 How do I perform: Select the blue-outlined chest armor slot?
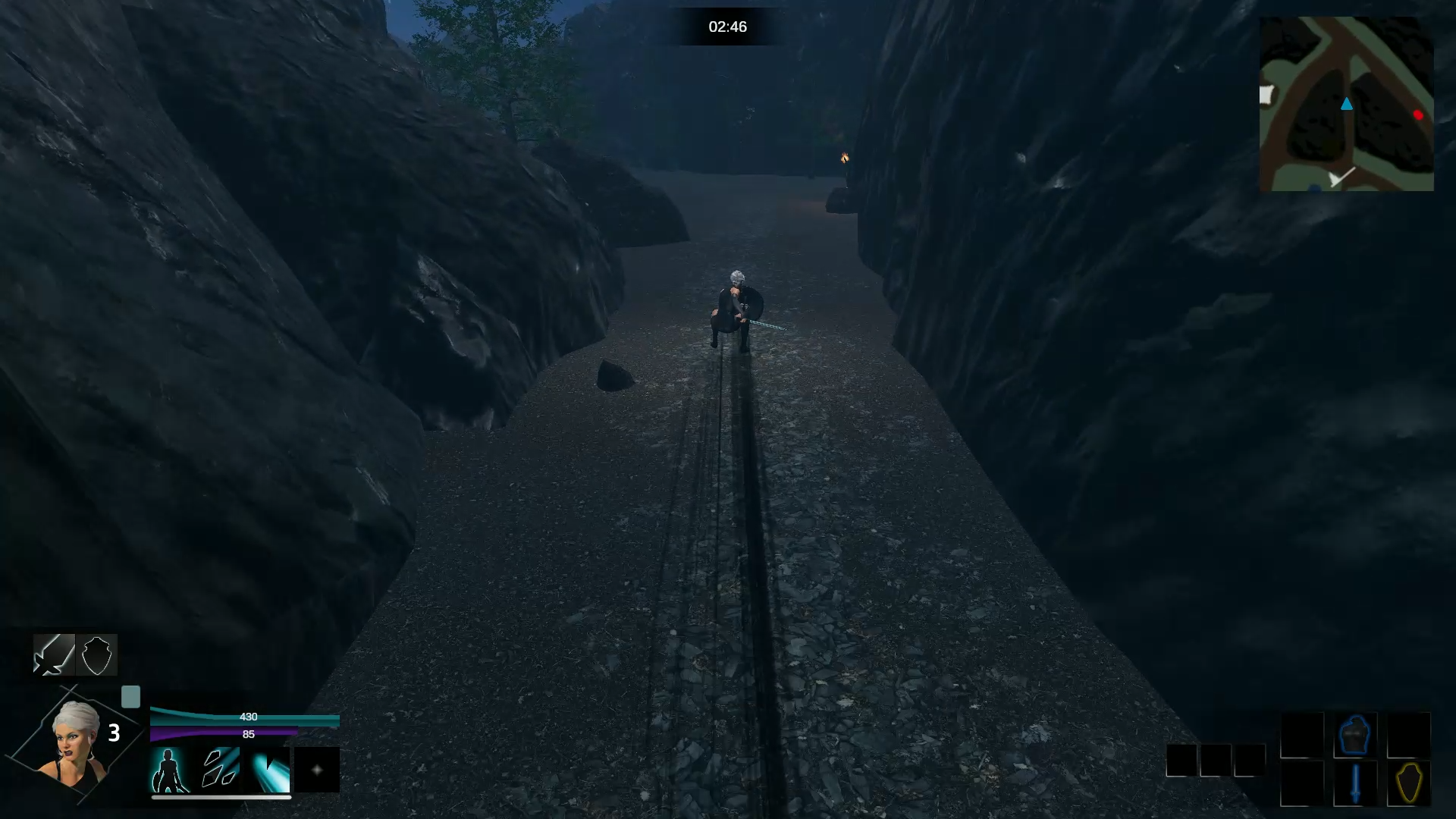click(1356, 734)
